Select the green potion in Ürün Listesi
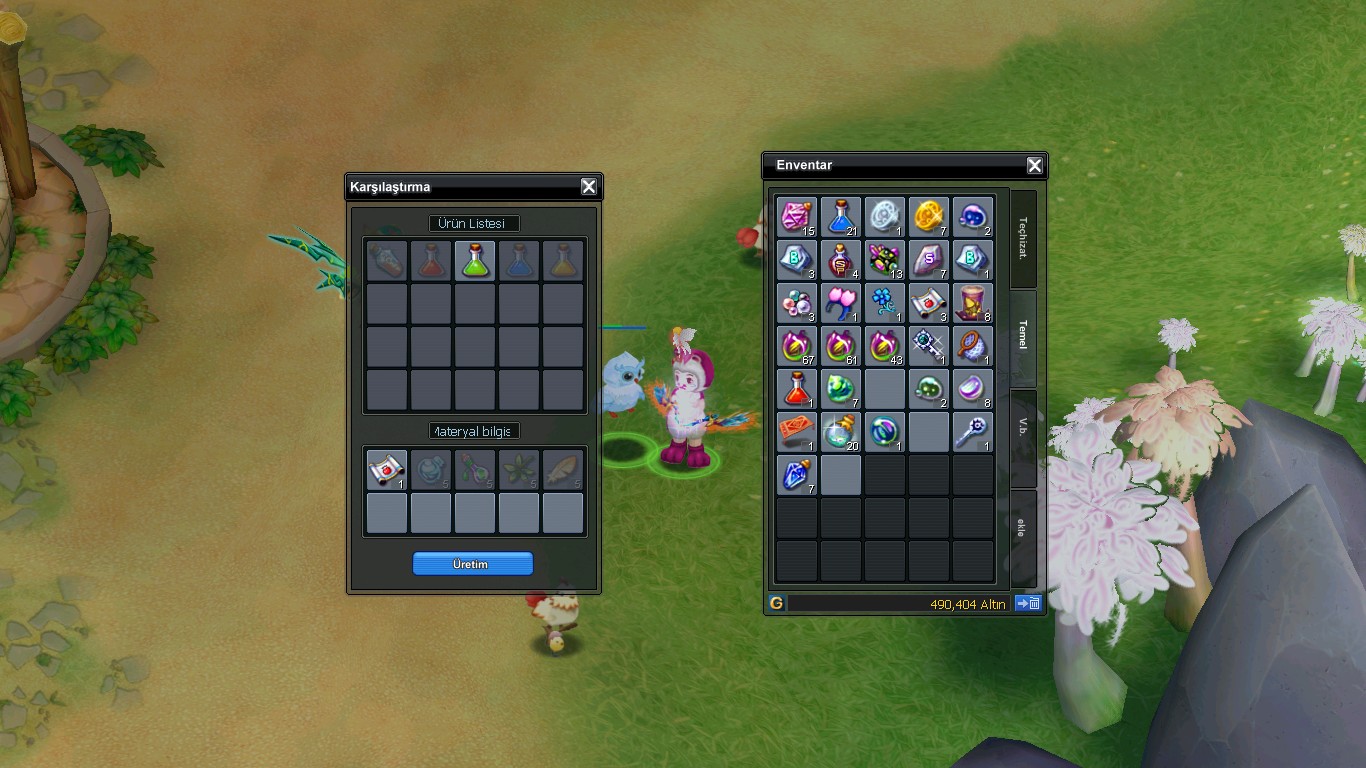The image size is (1366, 768). [x=475, y=261]
